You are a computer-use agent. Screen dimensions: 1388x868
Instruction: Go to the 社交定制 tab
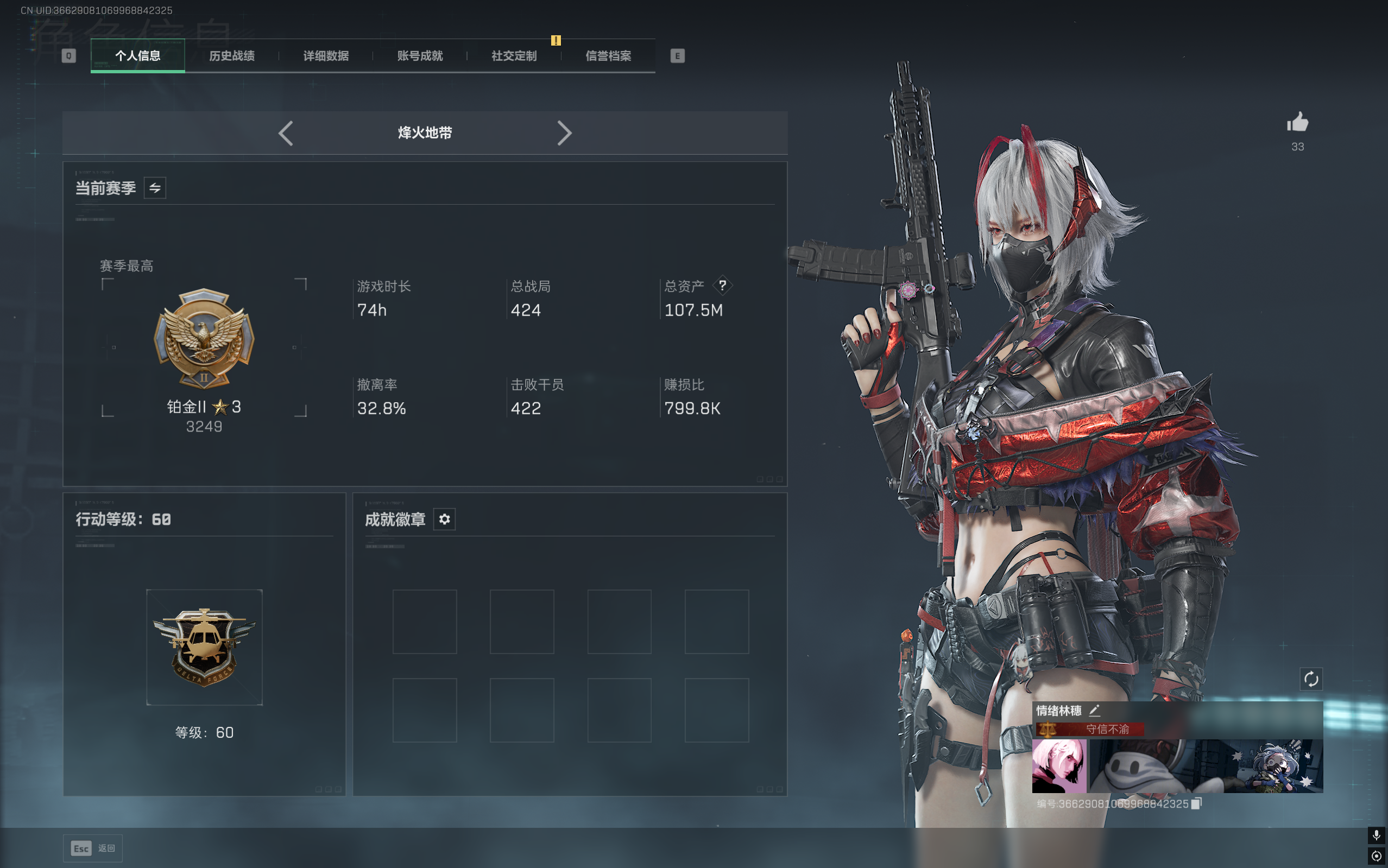pos(514,56)
